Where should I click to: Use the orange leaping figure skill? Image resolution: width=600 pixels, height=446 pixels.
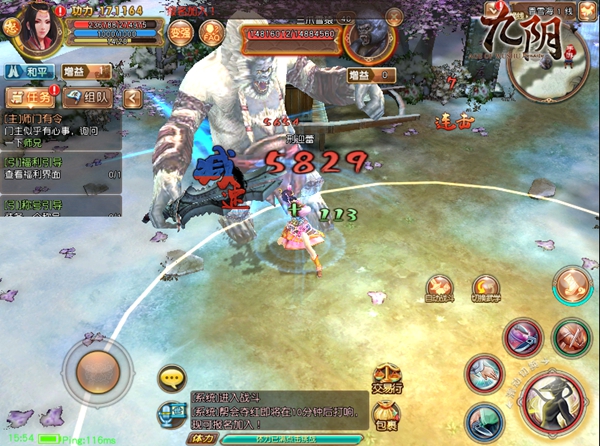[571, 283]
